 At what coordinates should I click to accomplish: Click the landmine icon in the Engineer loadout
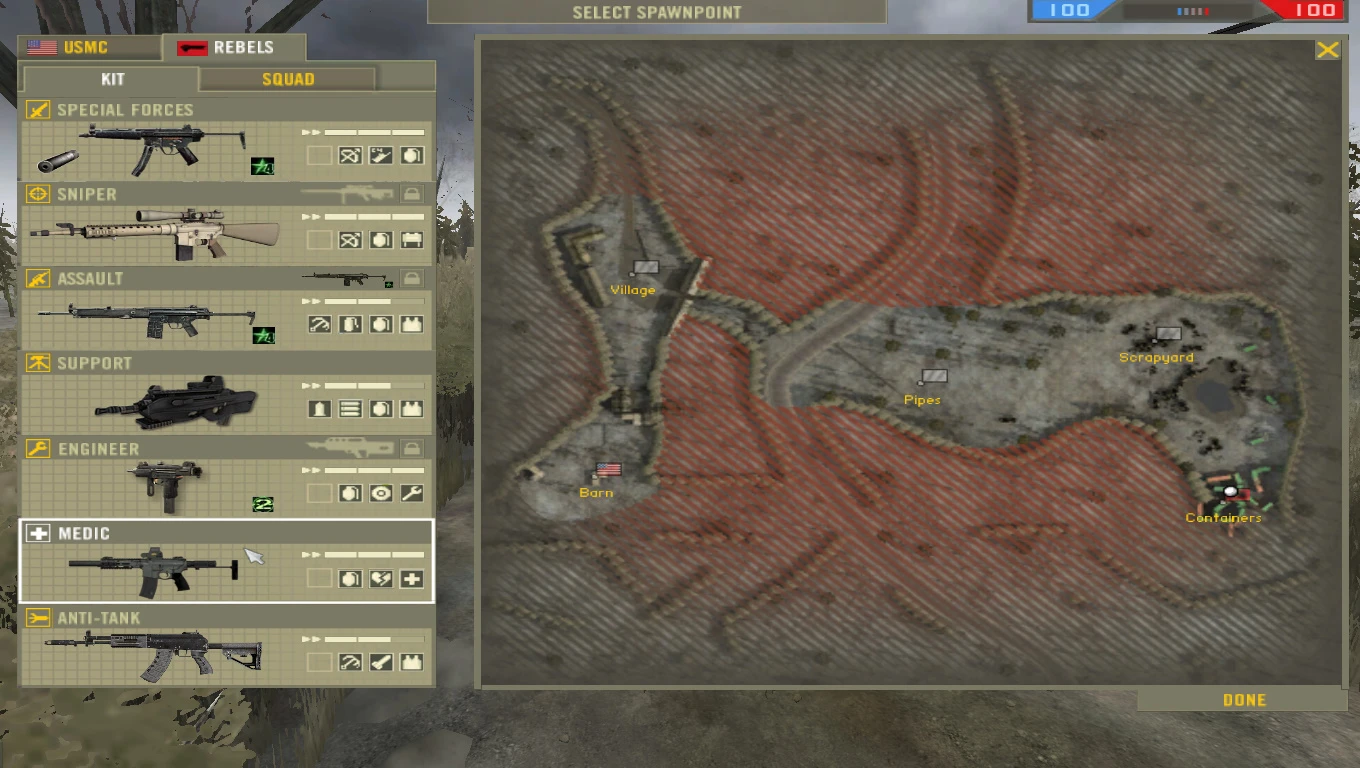point(381,492)
